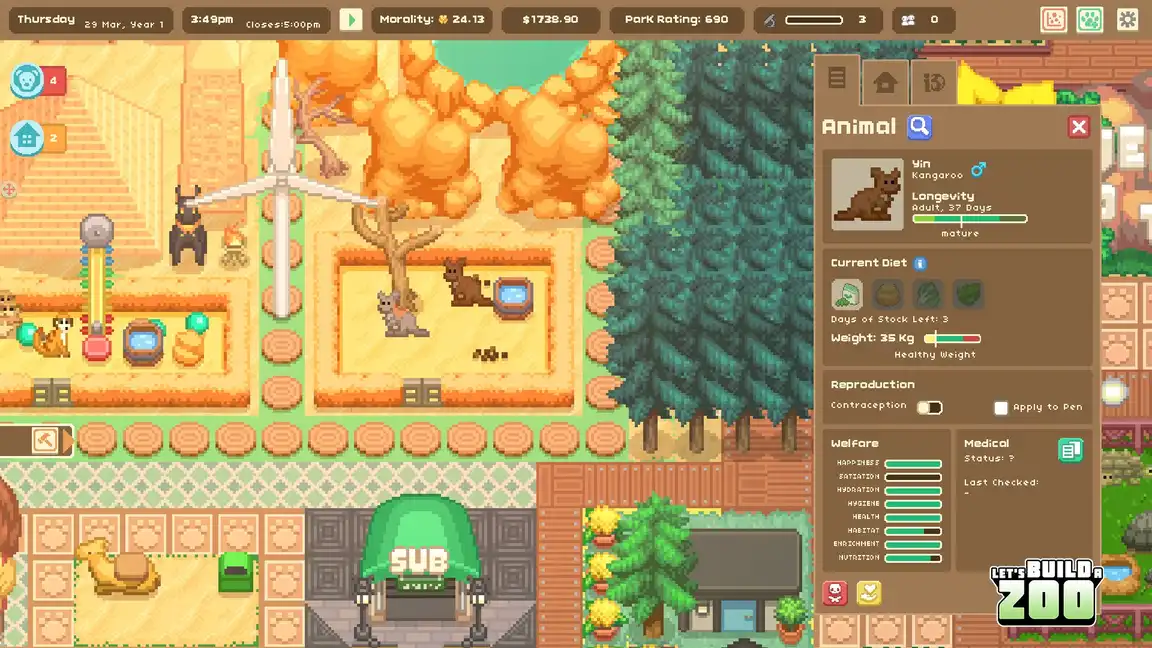Screen dimensions: 1152x648
Task: Open the Medical records button
Action: point(1070,451)
